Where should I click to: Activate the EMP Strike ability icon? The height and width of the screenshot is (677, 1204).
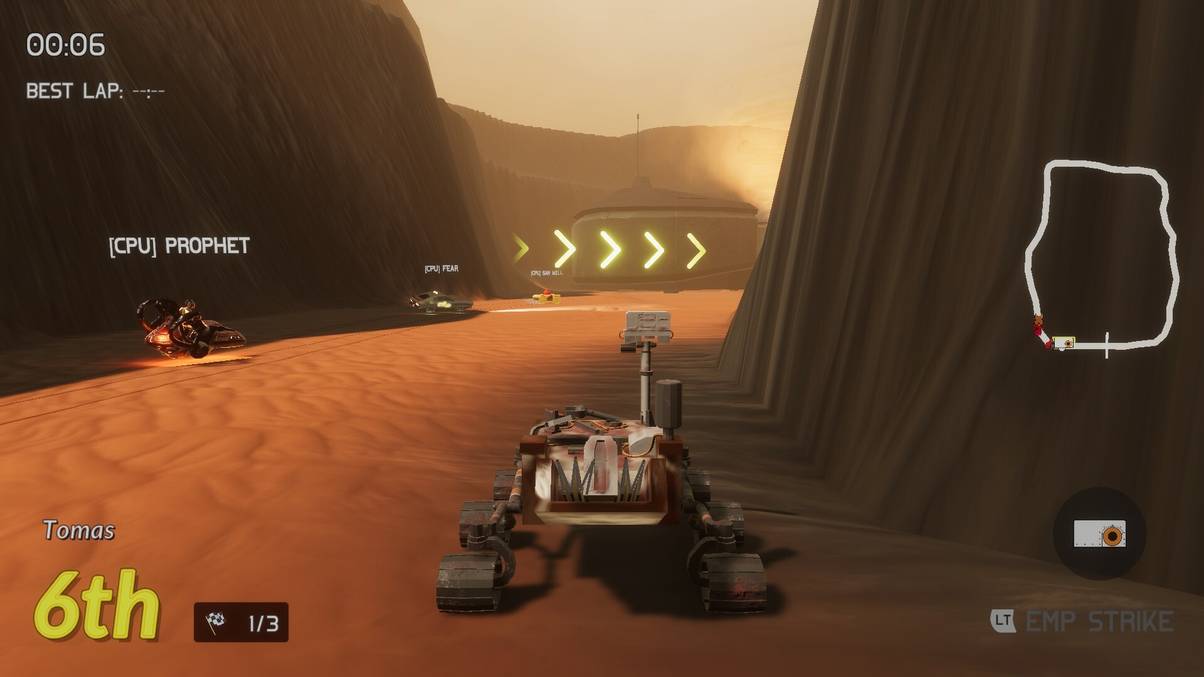coord(1099,533)
